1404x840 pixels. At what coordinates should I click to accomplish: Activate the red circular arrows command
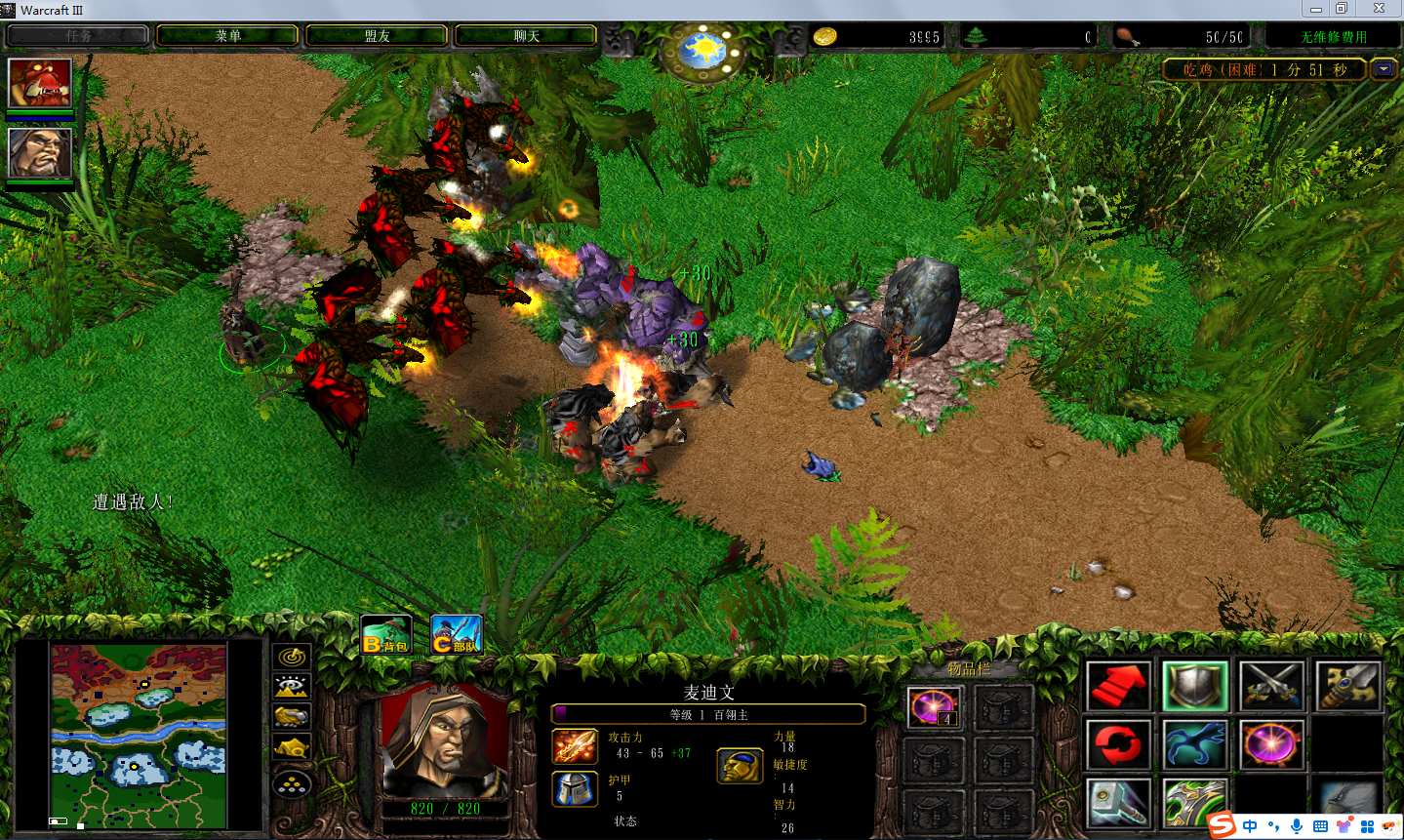pos(1118,745)
